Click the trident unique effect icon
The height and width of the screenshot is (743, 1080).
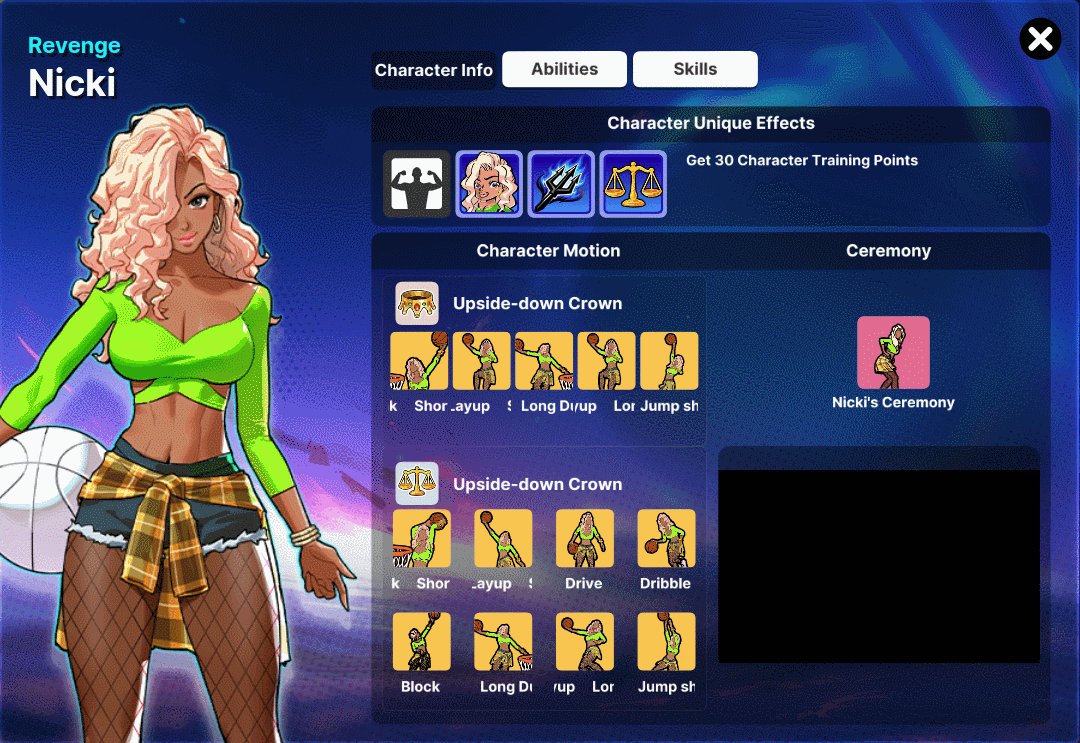click(561, 184)
